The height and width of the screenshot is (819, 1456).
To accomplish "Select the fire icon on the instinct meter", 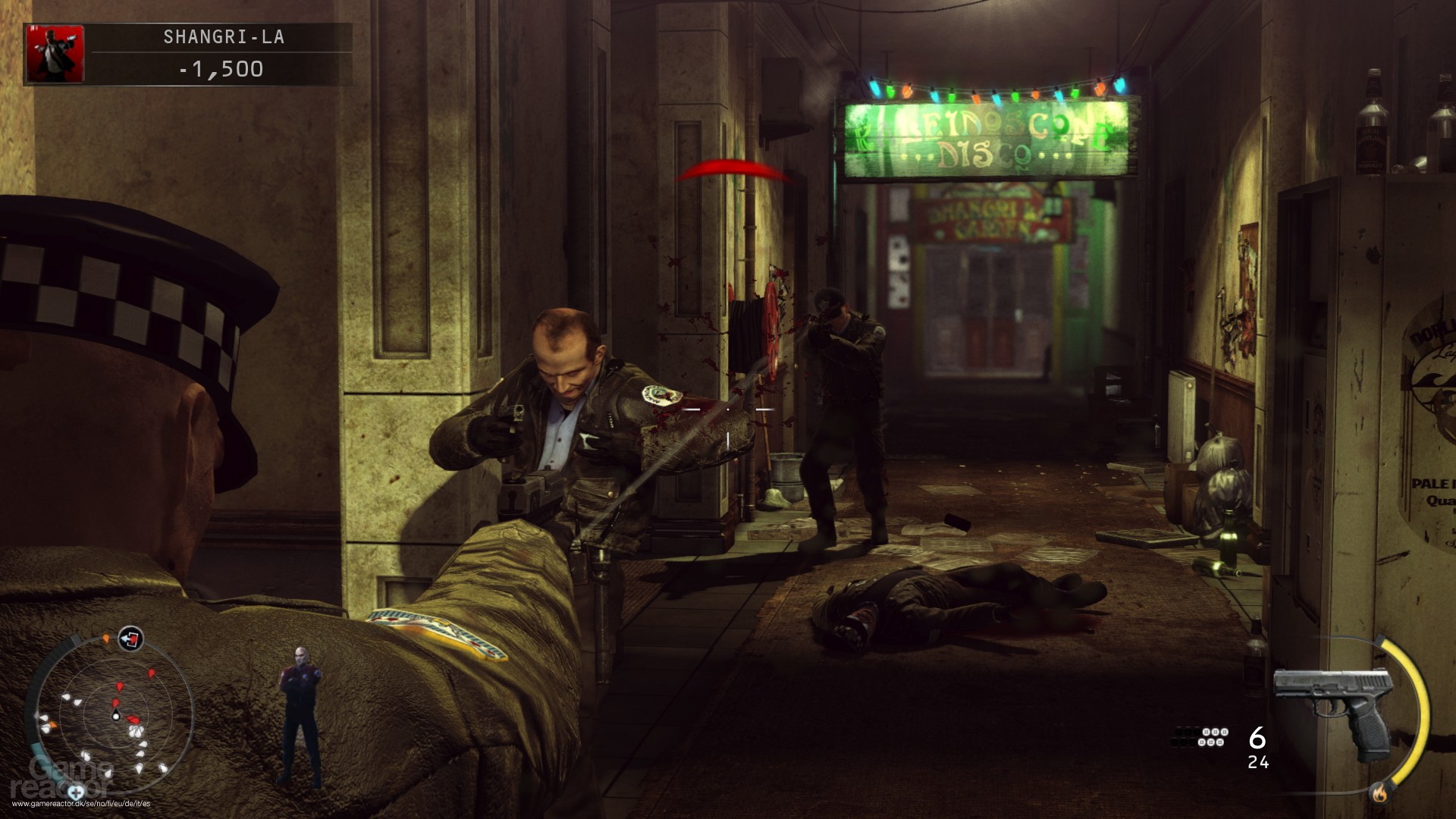I will (x=1379, y=793).
